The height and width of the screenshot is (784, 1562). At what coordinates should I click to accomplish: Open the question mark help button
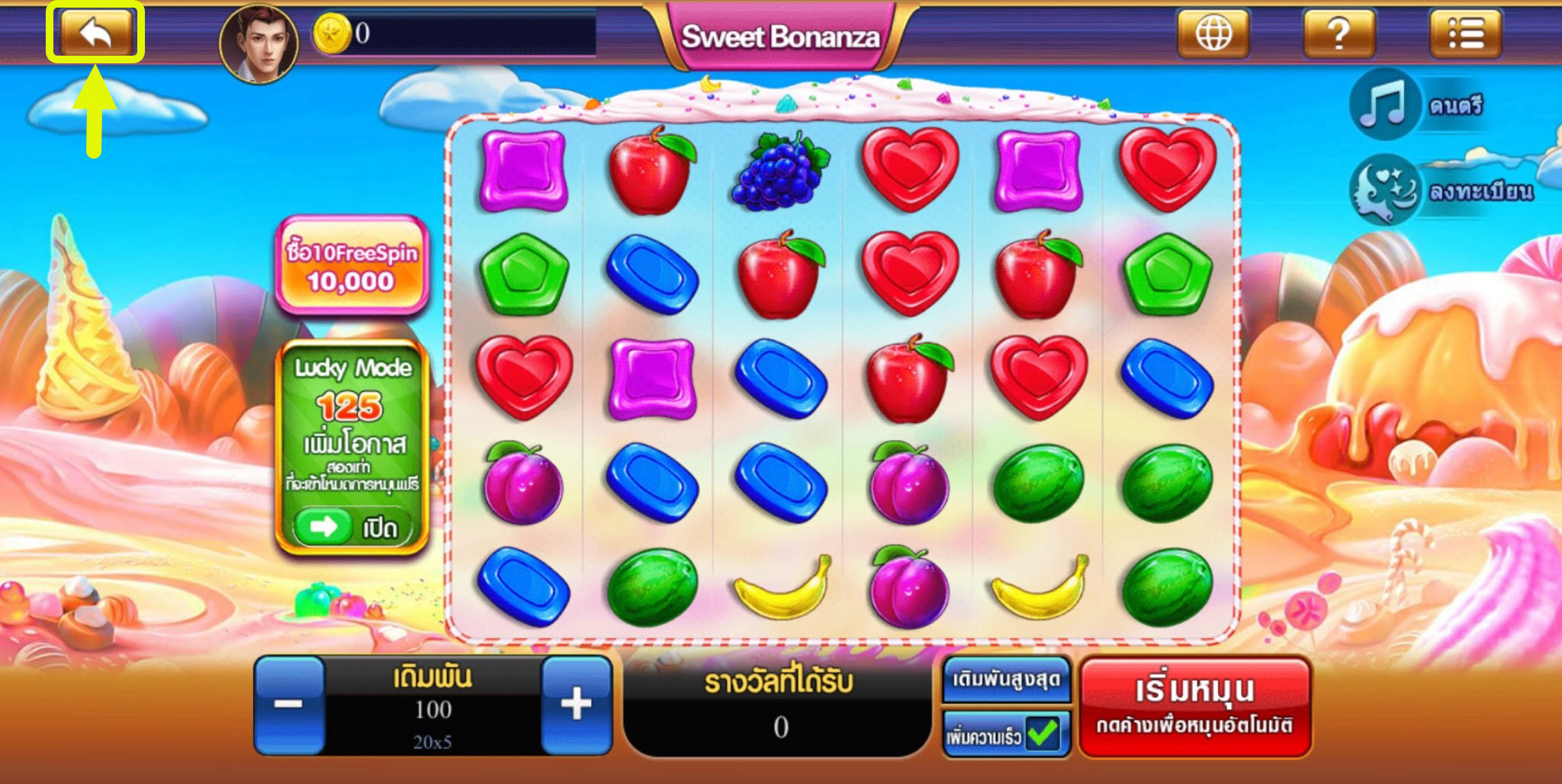pyautogui.click(x=1339, y=34)
